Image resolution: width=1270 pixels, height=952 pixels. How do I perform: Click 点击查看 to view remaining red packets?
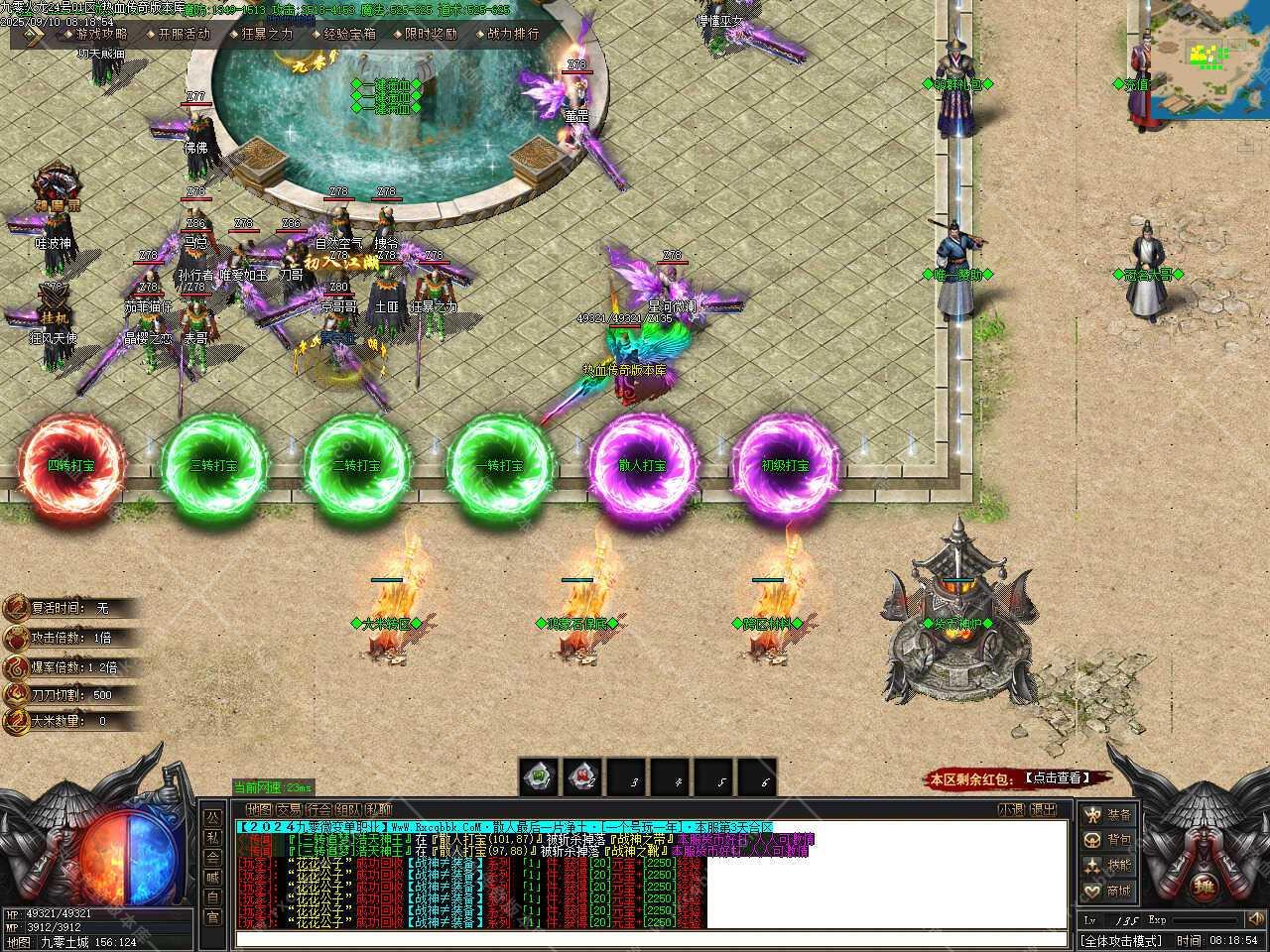pyautogui.click(x=1054, y=778)
